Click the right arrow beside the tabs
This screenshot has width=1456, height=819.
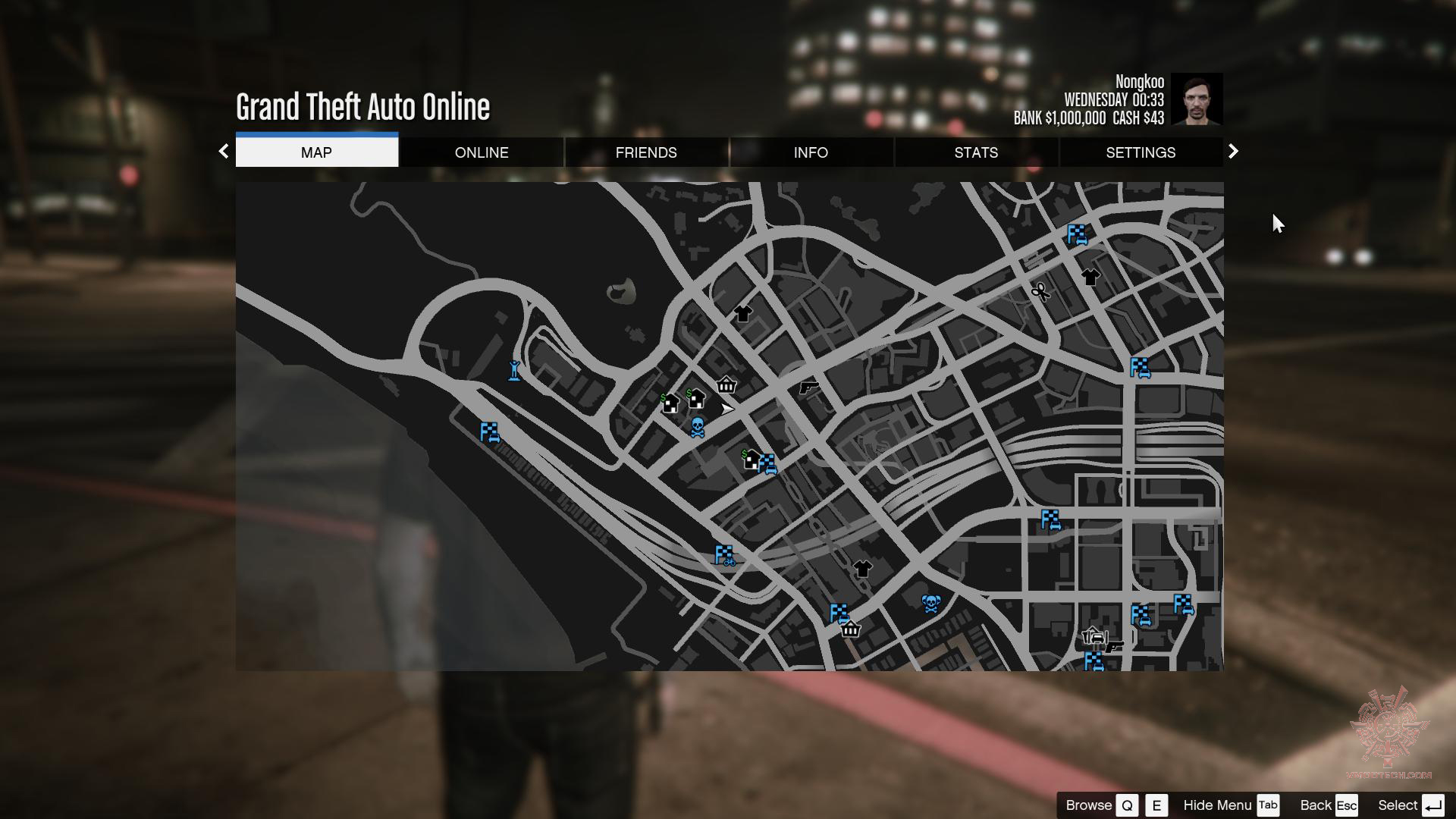(x=1233, y=152)
